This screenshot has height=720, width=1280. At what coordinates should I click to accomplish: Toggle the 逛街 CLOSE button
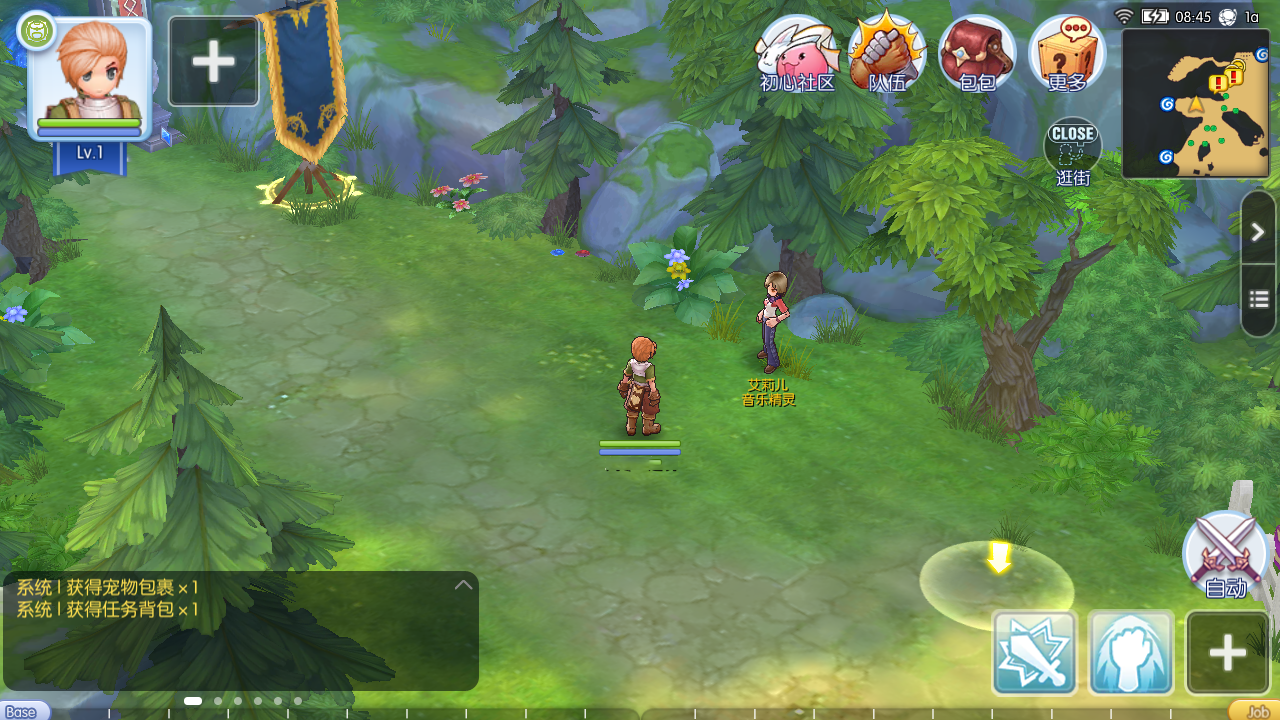point(1073,150)
